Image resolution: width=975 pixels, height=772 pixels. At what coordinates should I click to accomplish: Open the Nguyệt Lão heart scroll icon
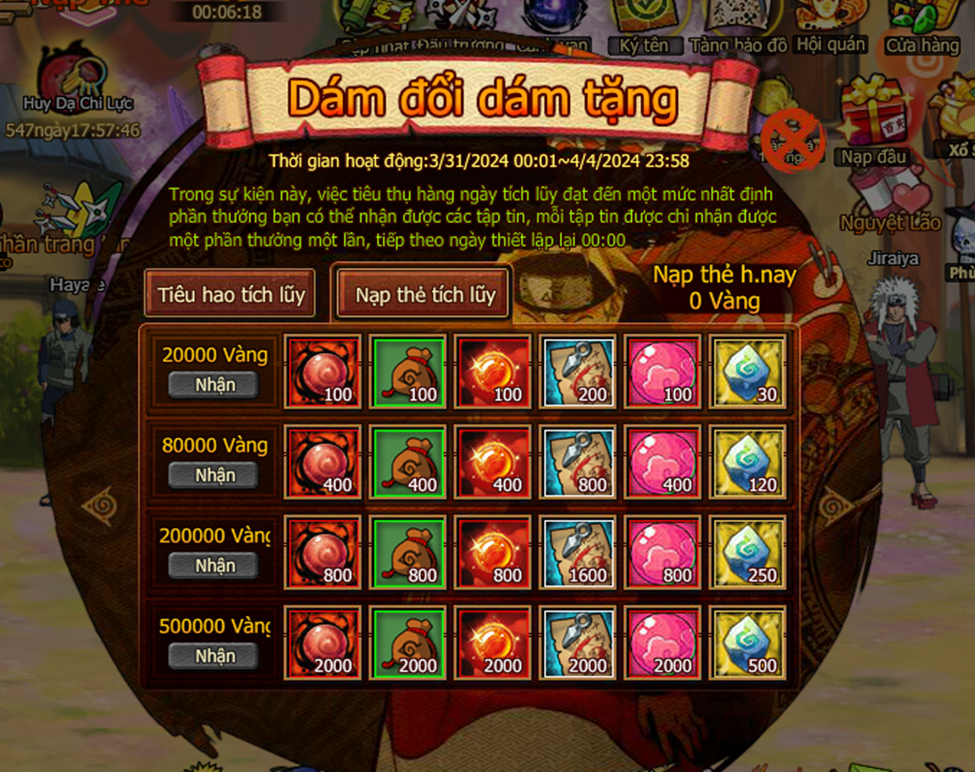pos(888,195)
